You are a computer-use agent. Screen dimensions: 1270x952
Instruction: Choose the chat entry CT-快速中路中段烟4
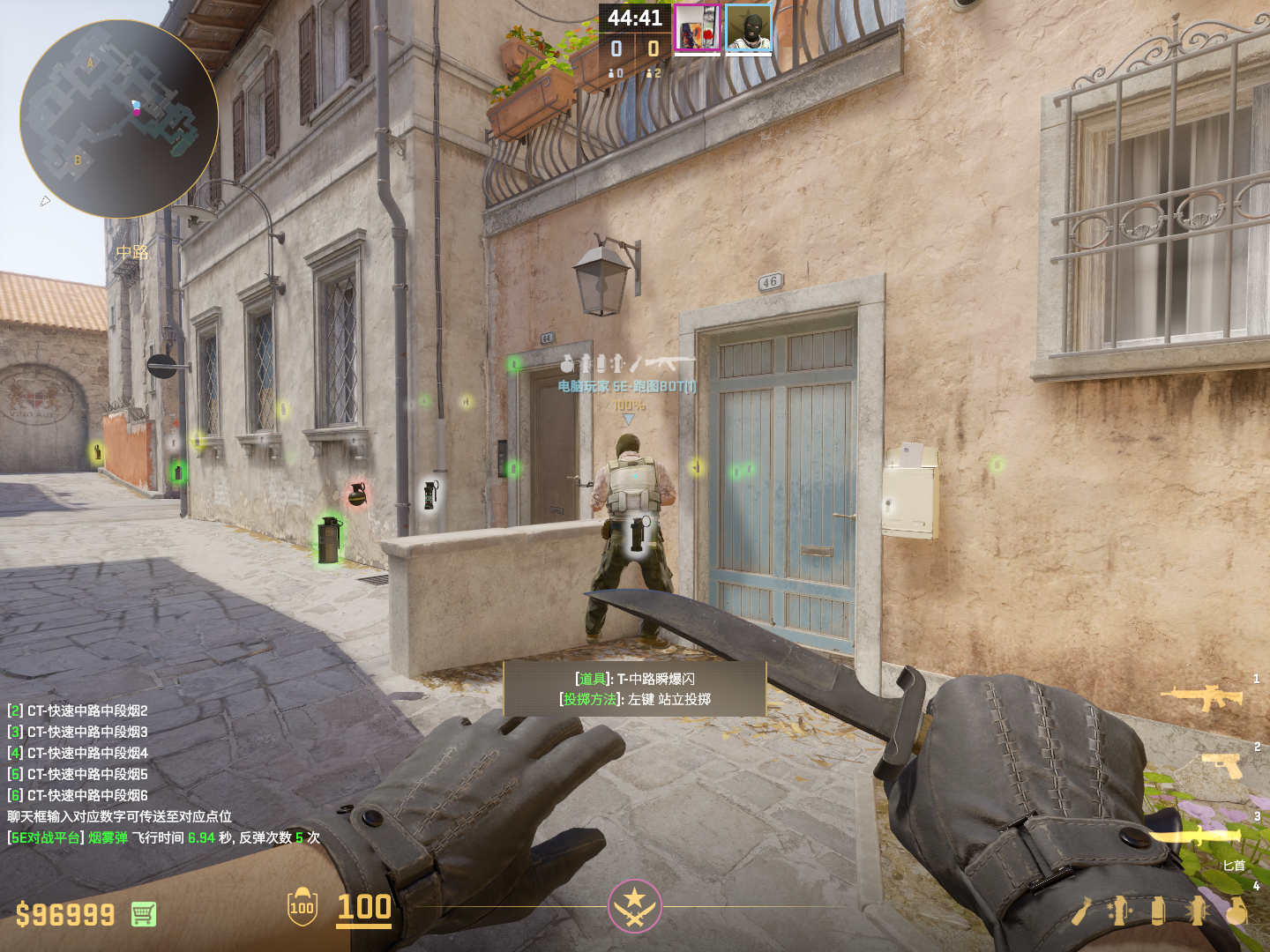[x=87, y=753]
